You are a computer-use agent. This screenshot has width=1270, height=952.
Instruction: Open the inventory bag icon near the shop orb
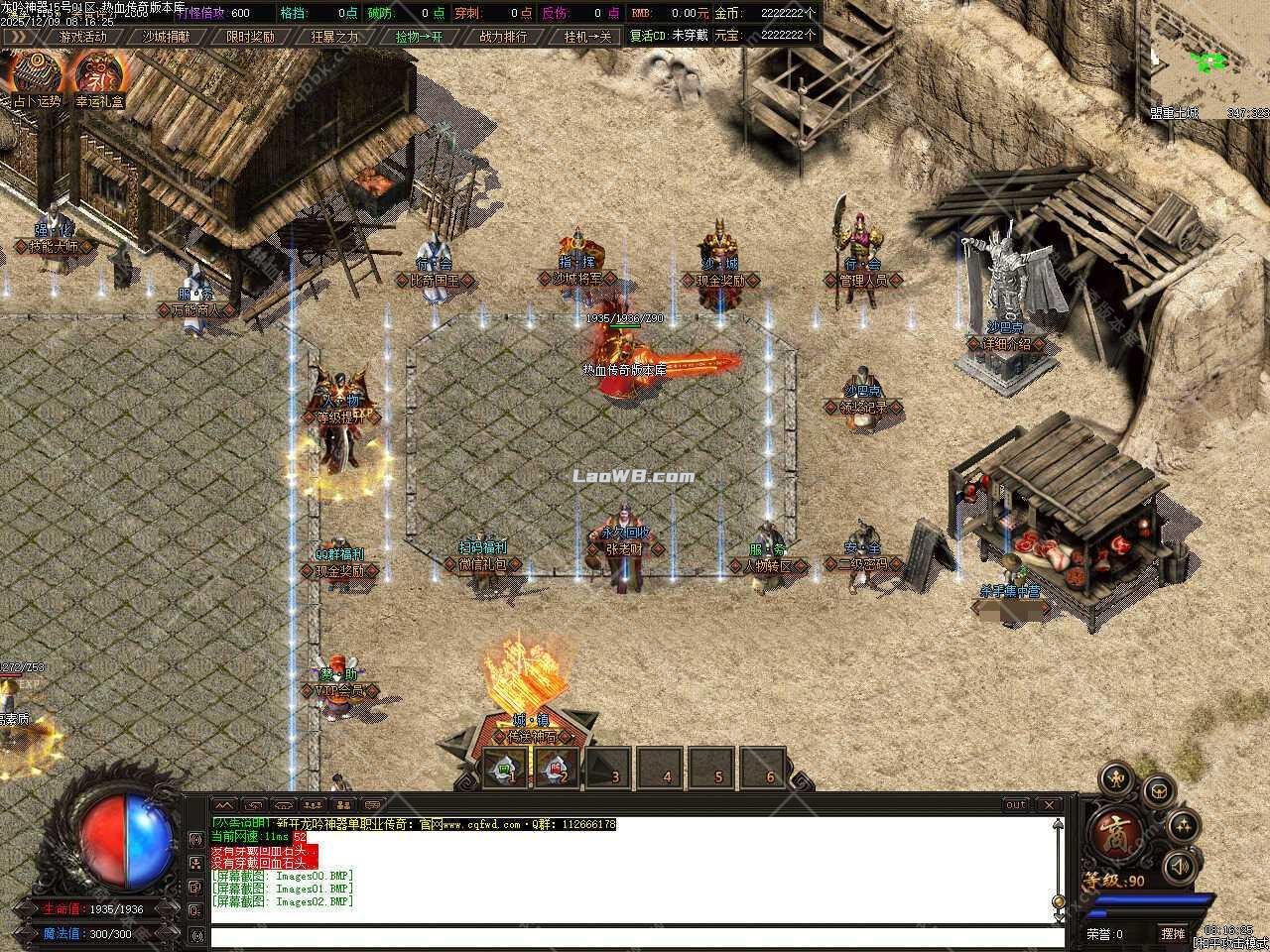coord(1158,792)
